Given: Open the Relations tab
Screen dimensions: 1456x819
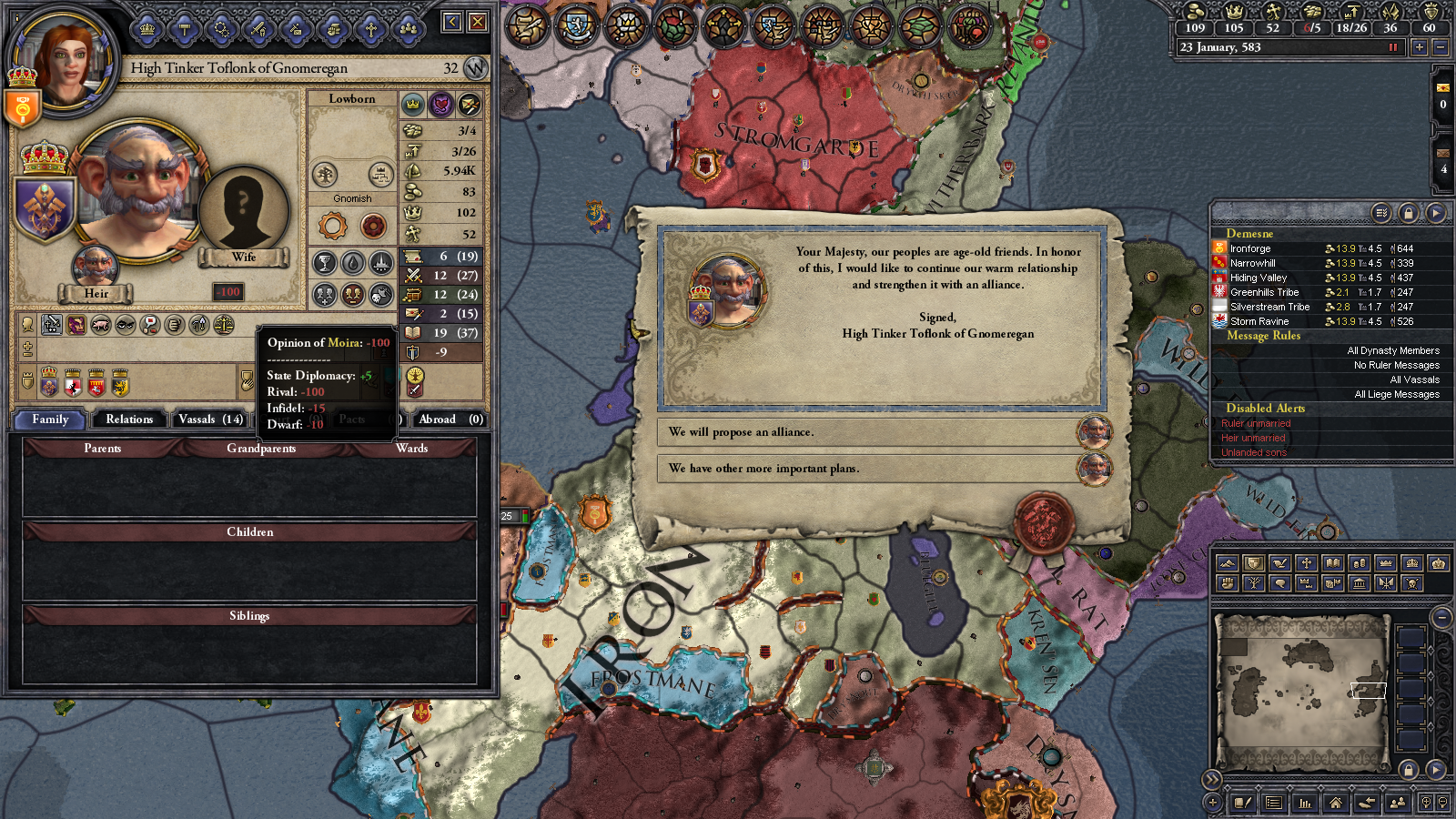Looking at the screenshot, I should (129, 420).
